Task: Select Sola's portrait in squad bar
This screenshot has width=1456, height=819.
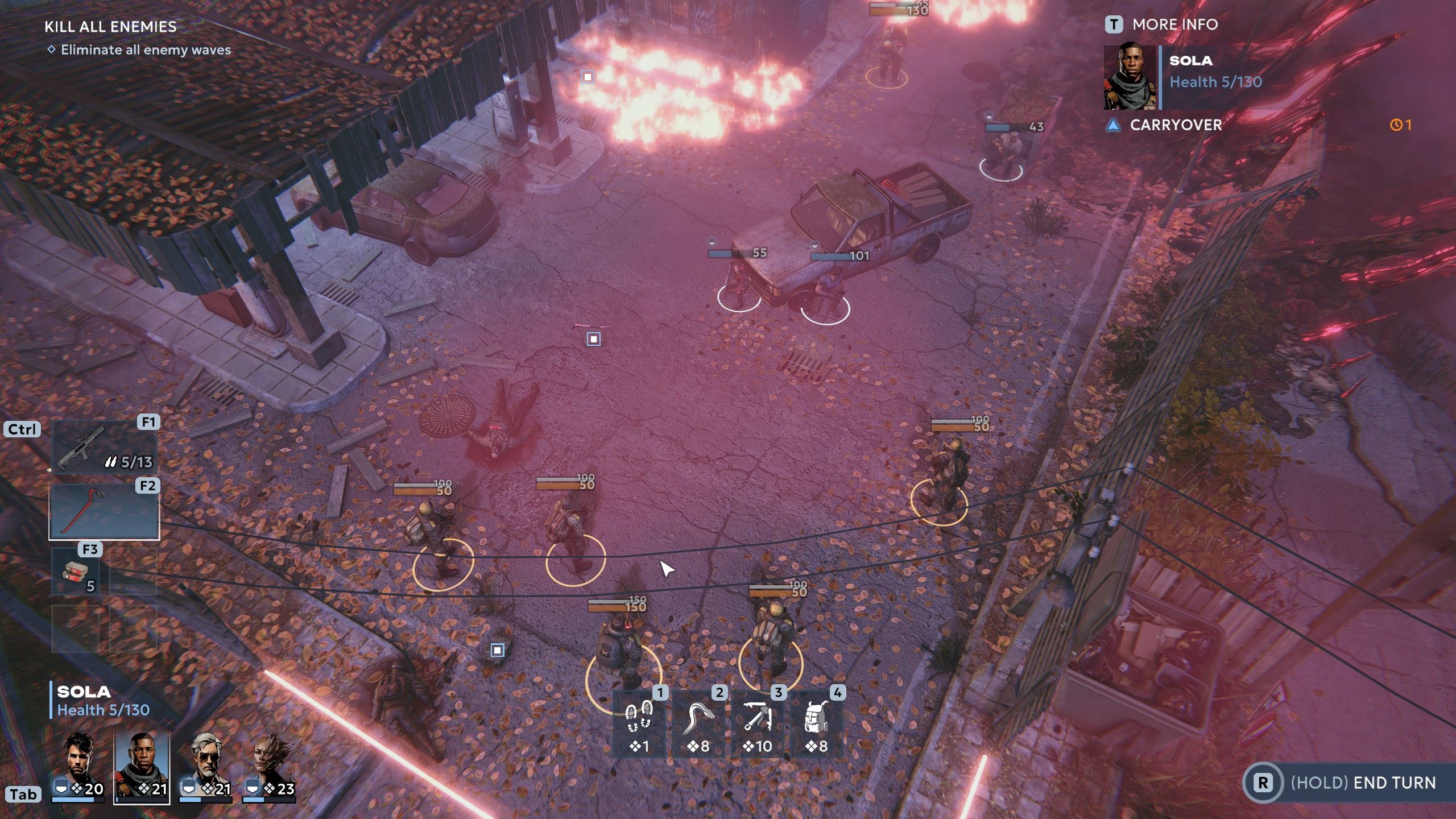Action: point(142,766)
